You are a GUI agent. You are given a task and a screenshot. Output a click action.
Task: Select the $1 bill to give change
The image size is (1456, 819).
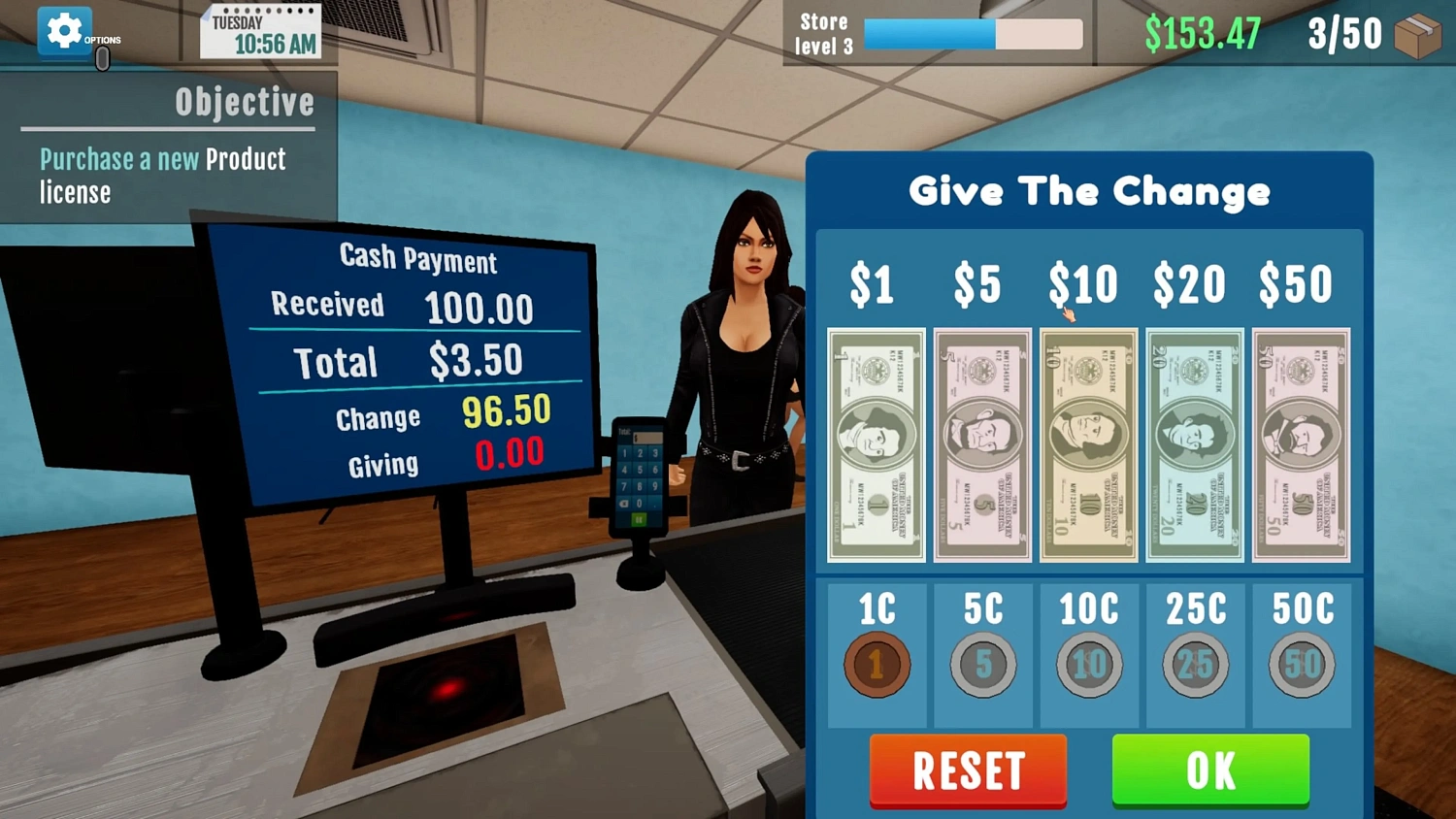point(875,444)
